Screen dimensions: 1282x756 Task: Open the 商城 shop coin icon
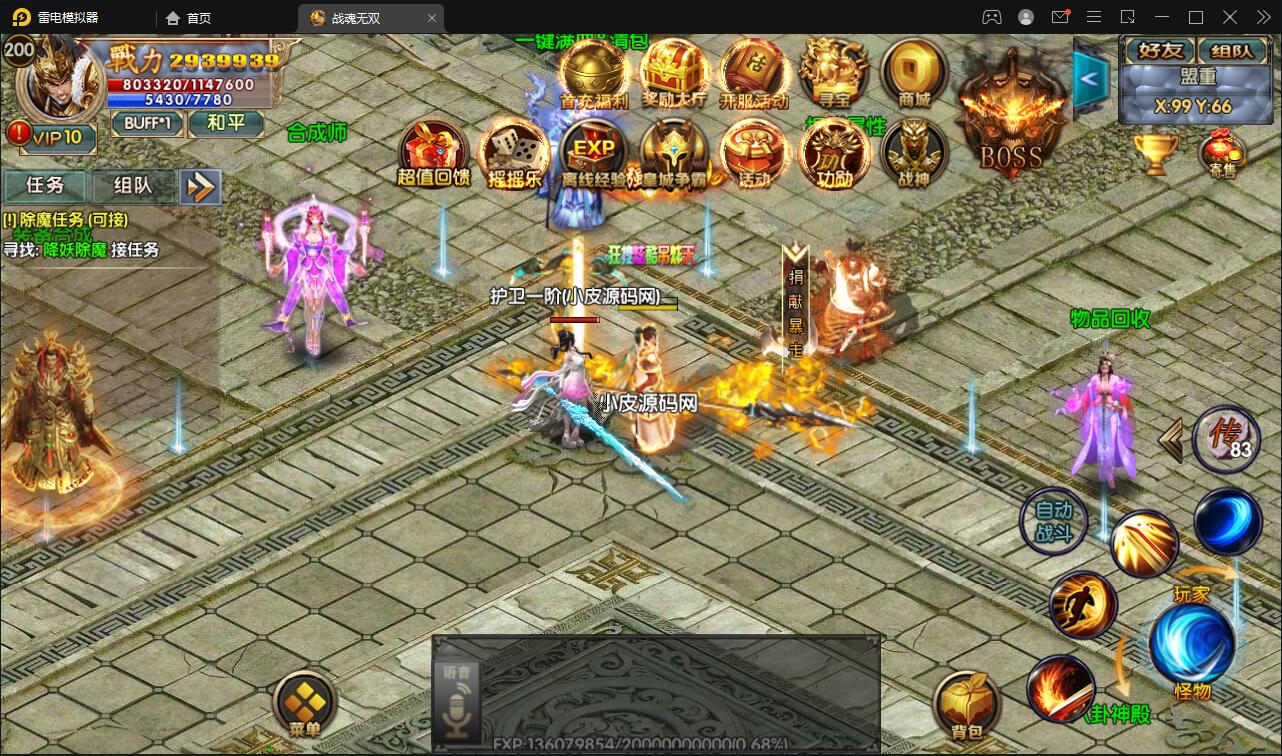coord(914,72)
